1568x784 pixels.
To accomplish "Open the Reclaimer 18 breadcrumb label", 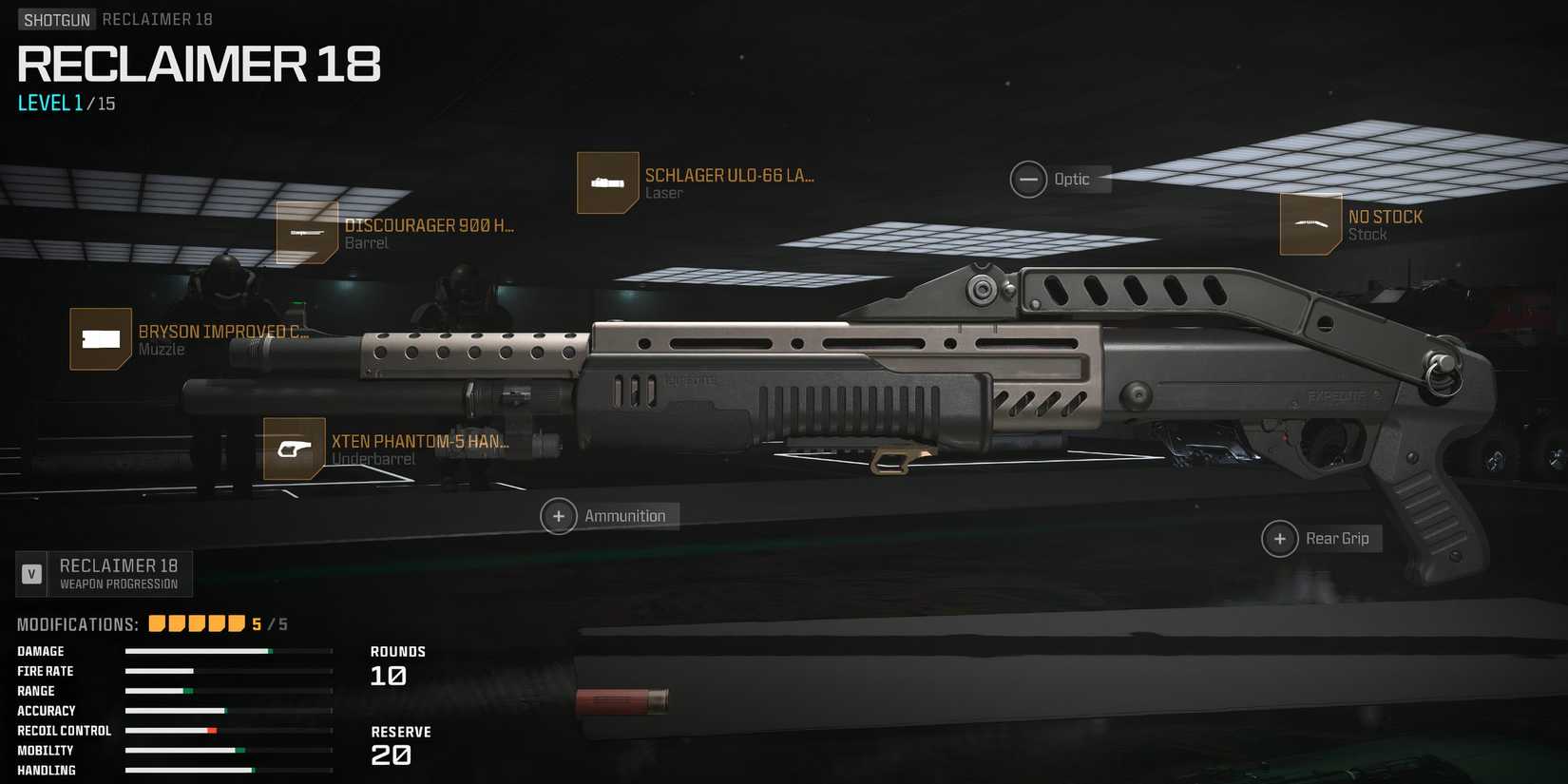I will coord(158,18).
